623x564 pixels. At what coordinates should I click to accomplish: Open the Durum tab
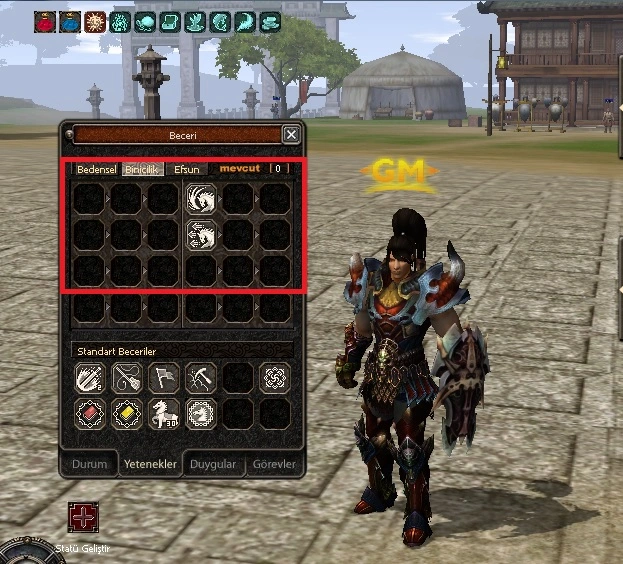89,464
